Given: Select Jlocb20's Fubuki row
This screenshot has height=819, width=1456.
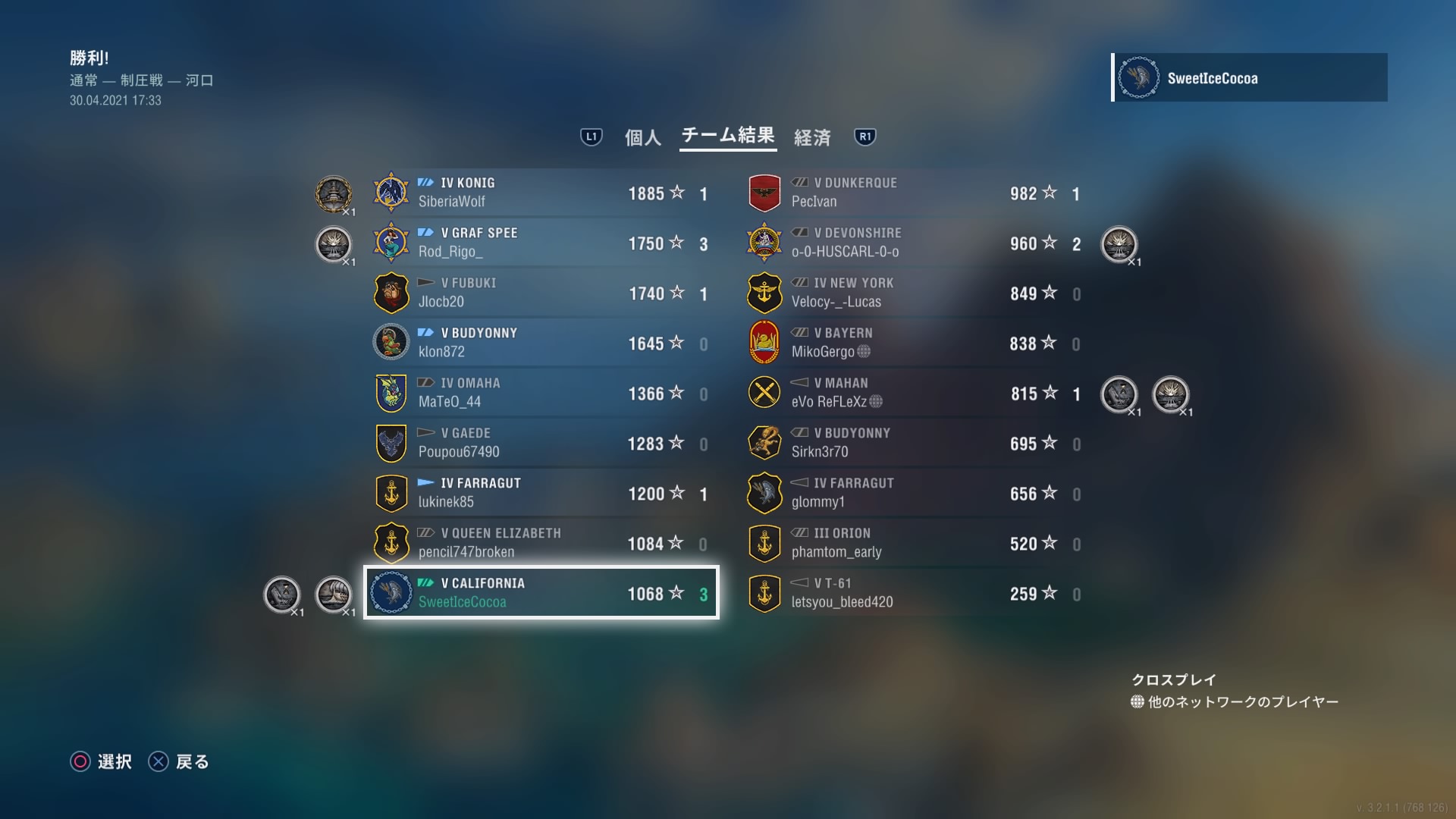Looking at the screenshot, I should click(541, 293).
